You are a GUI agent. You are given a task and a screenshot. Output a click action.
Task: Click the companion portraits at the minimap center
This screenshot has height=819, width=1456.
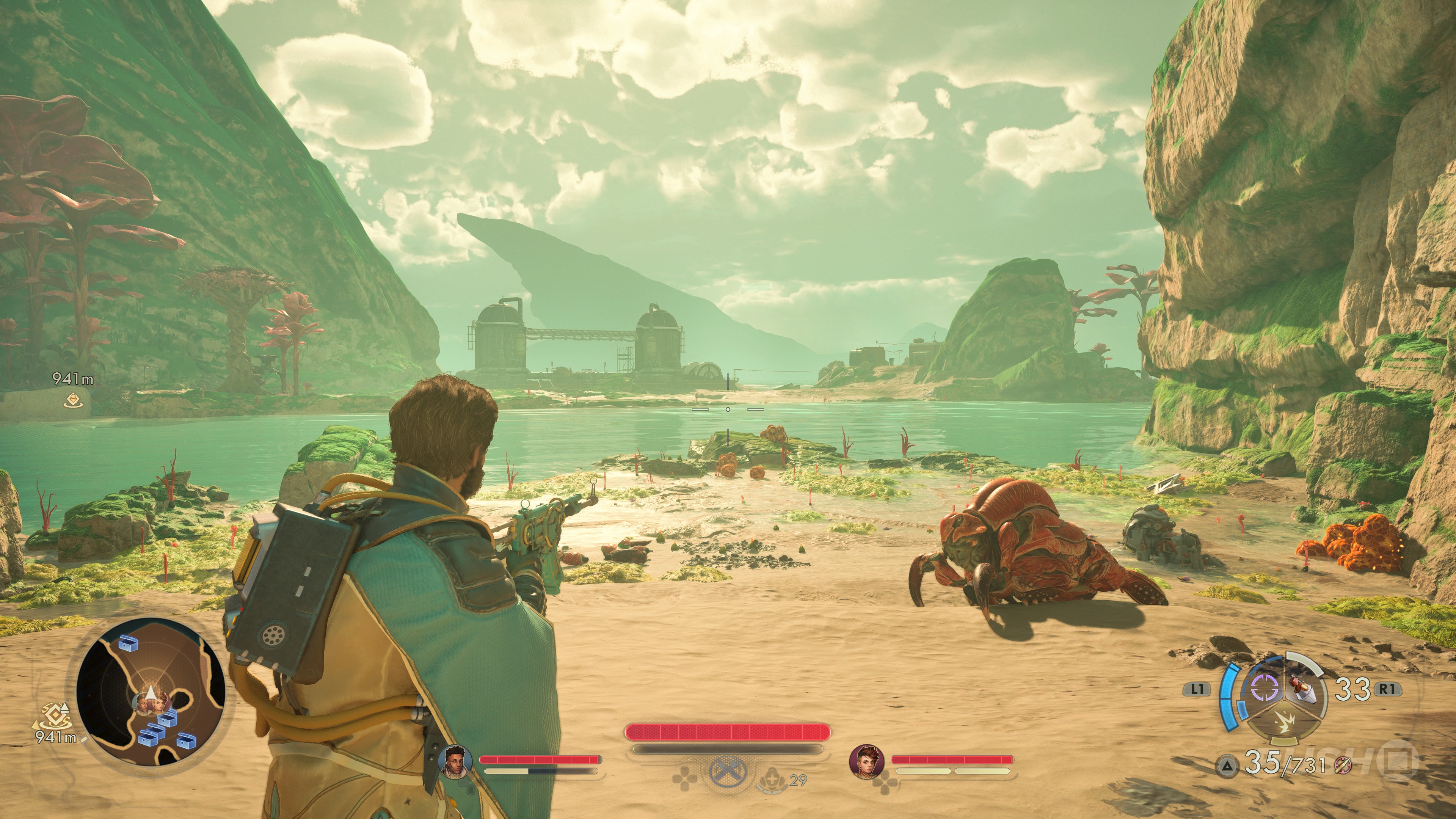tap(152, 702)
